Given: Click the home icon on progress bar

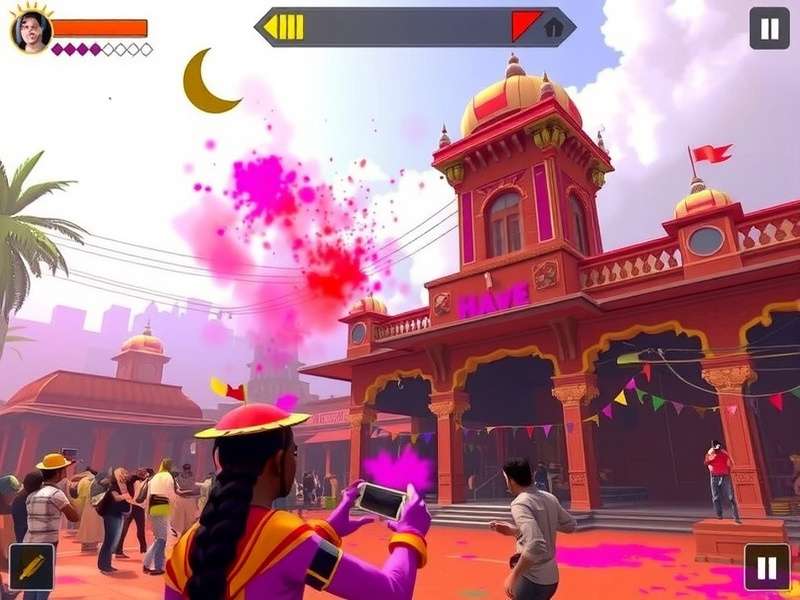Looking at the screenshot, I should pos(553,28).
